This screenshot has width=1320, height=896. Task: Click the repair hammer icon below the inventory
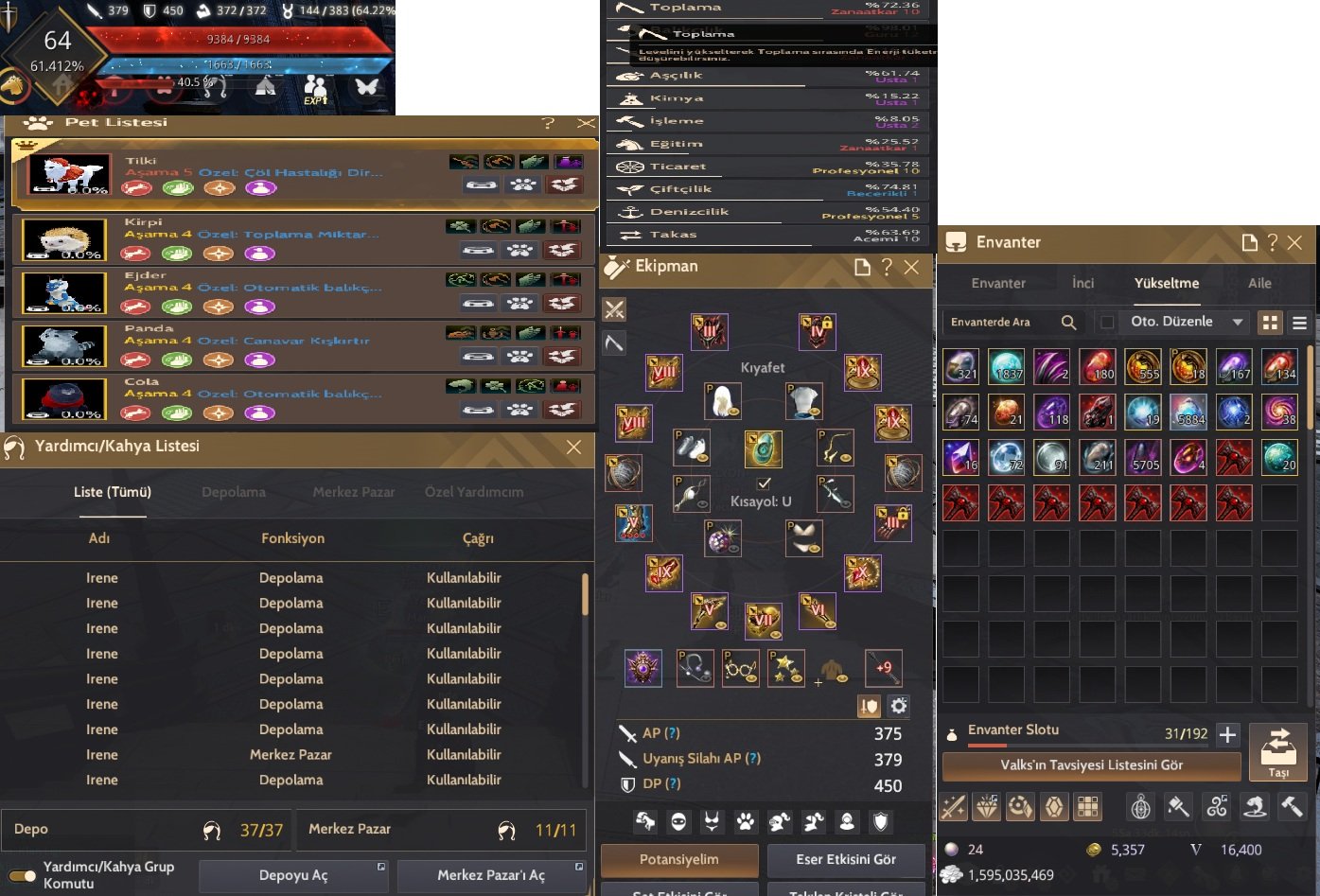pos(1293,807)
